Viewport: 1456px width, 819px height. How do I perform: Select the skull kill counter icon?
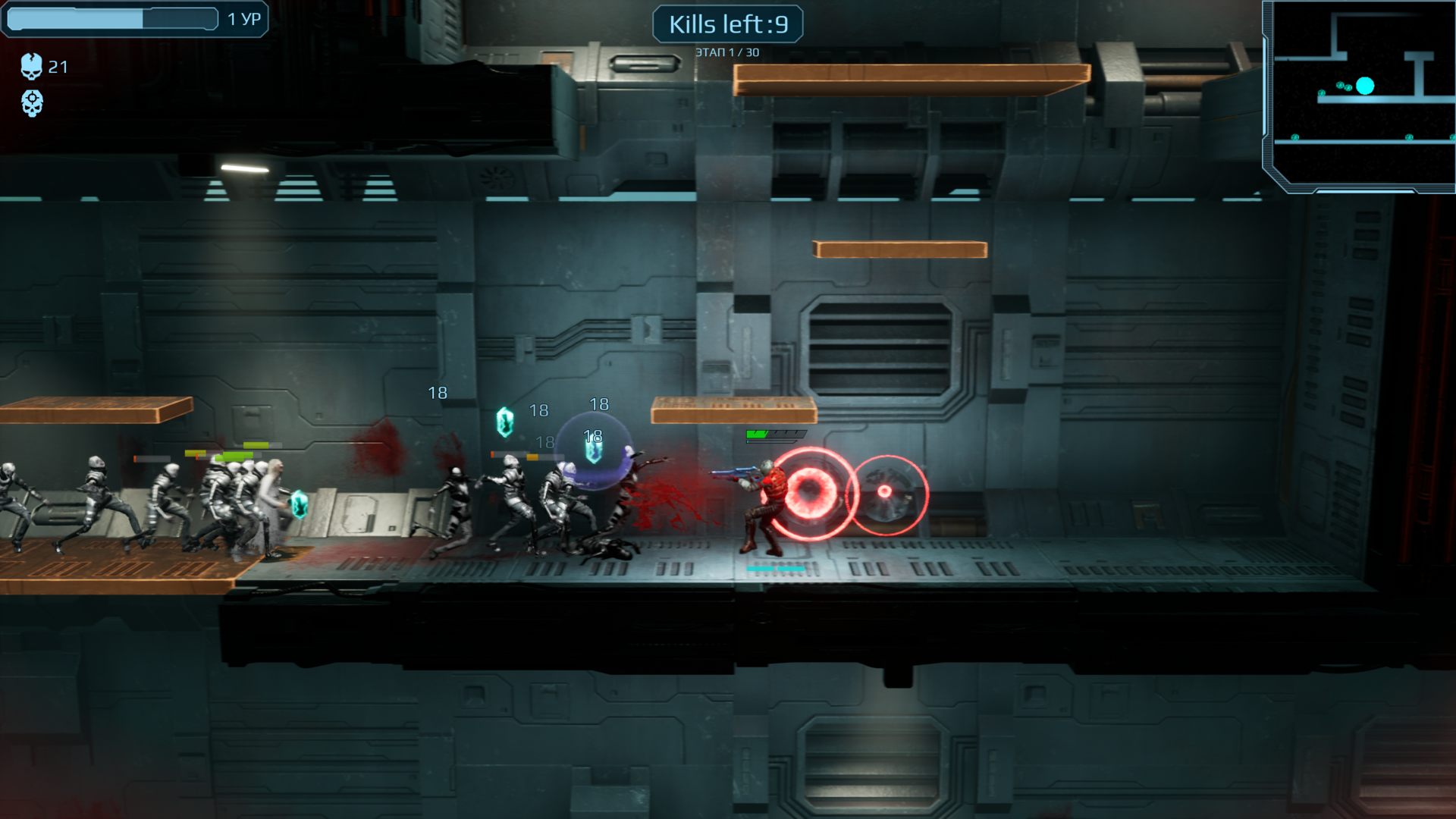[31, 67]
